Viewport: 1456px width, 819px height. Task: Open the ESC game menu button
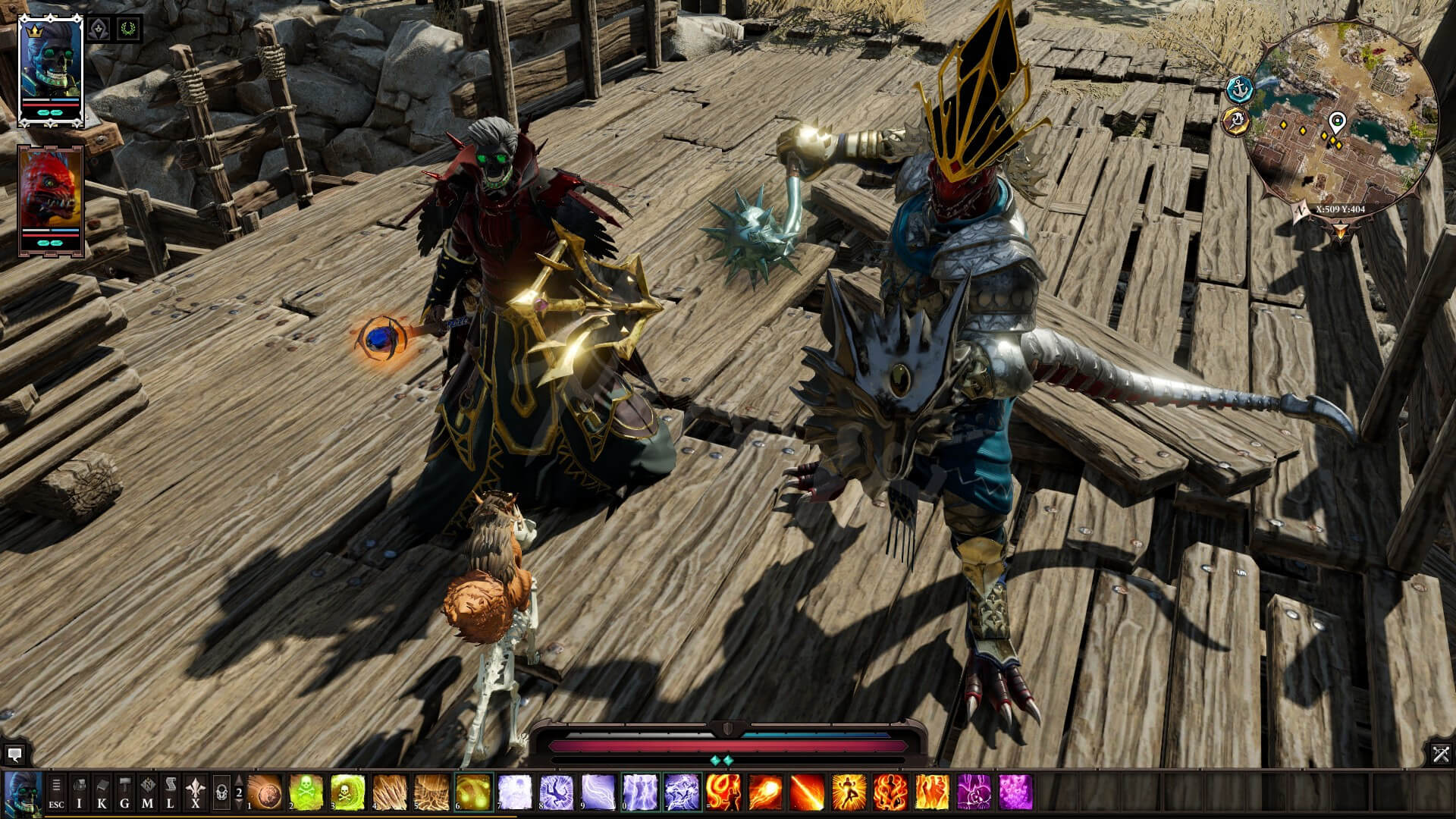coord(56,792)
